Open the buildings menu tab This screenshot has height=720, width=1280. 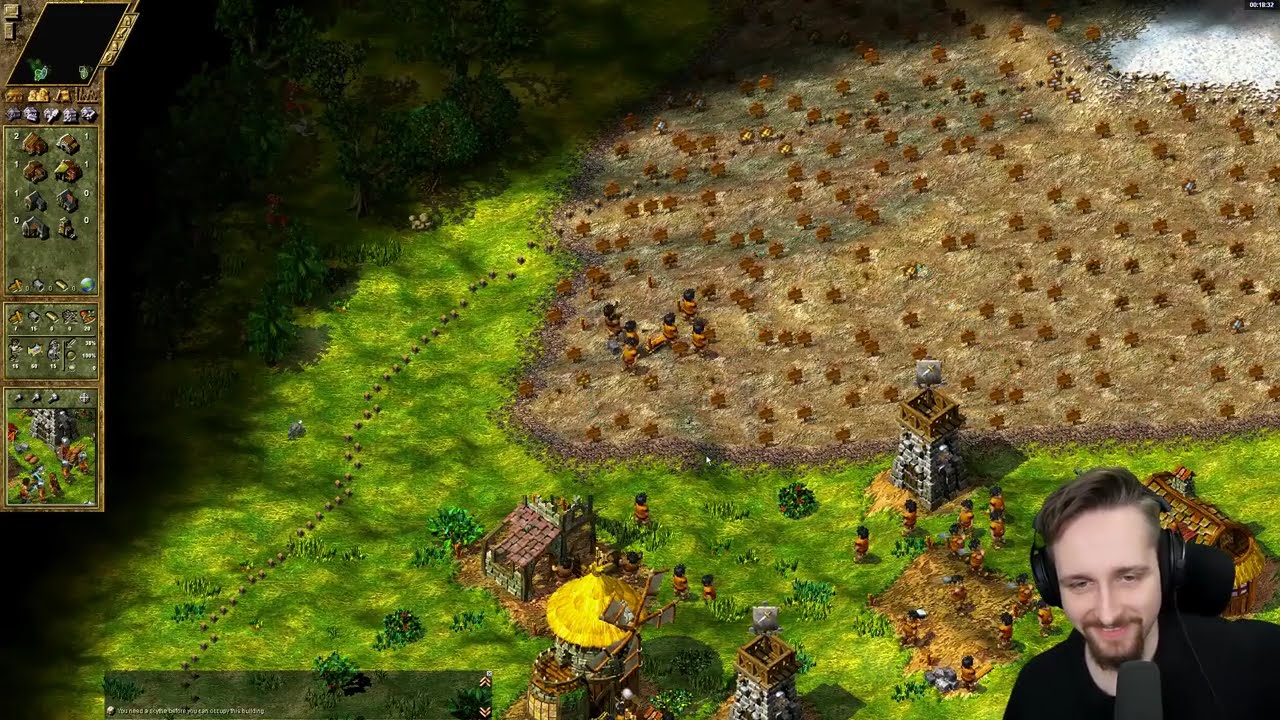(x=15, y=96)
